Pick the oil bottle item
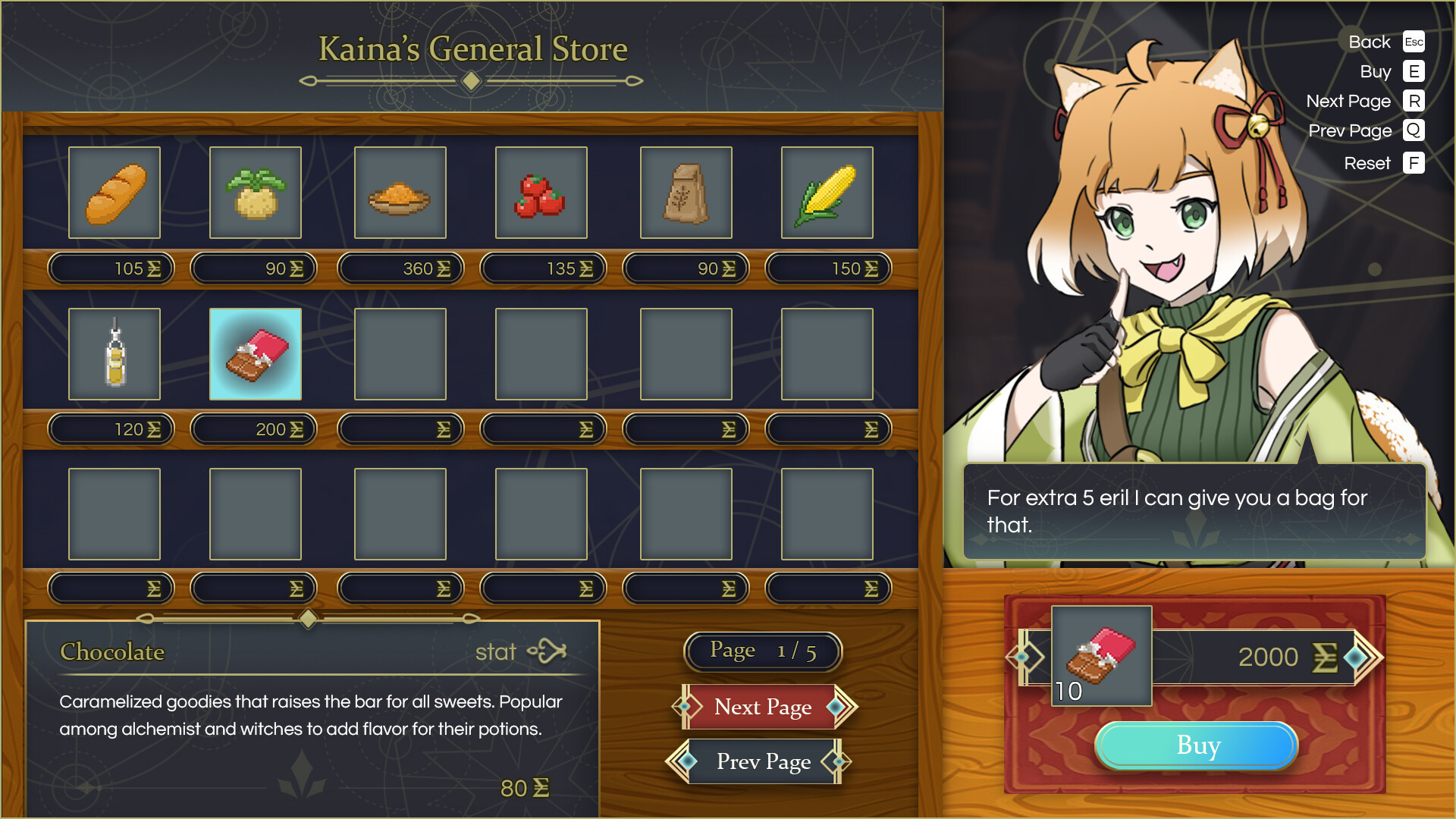The width and height of the screenshot is (1456, 819). [x=115, y=354]
